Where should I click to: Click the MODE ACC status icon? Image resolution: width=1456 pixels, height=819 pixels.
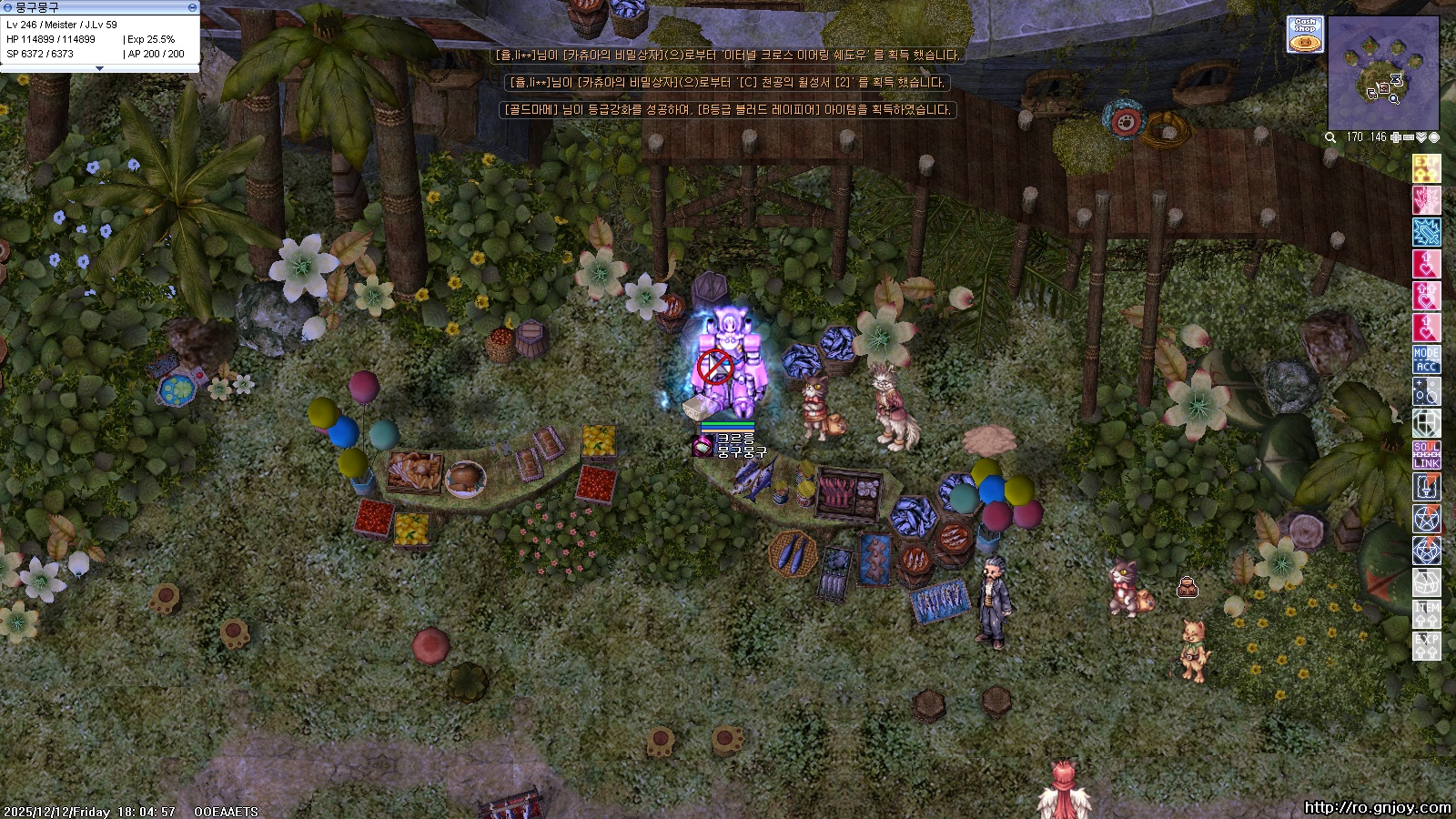coord(1426,360)
